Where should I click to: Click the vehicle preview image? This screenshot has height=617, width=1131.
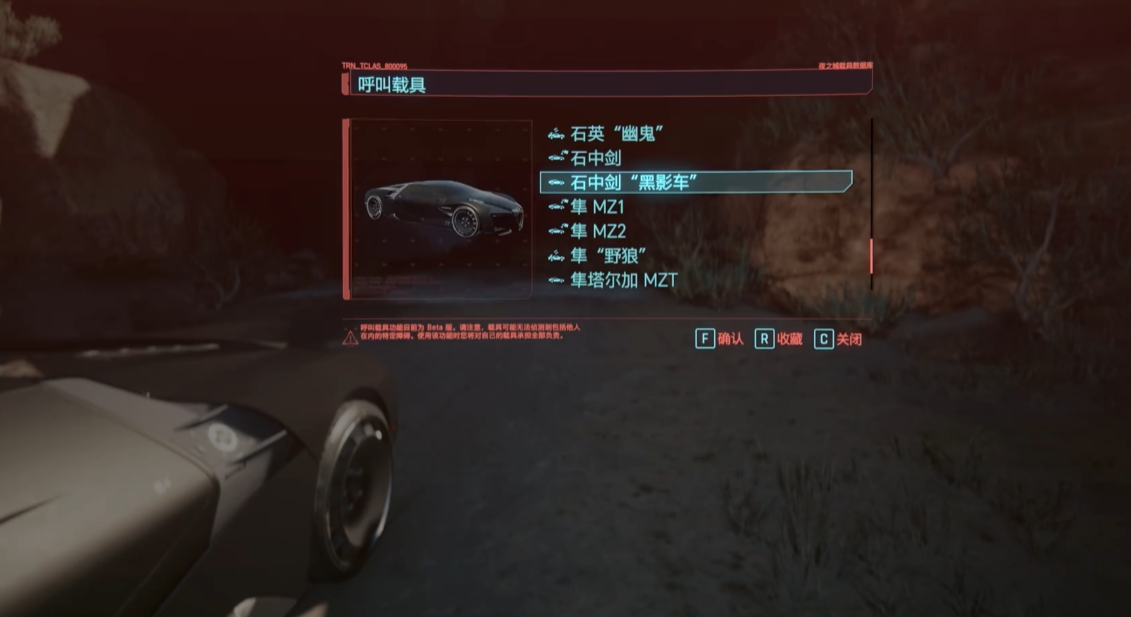pyautogui.click(x=439, y=209)
